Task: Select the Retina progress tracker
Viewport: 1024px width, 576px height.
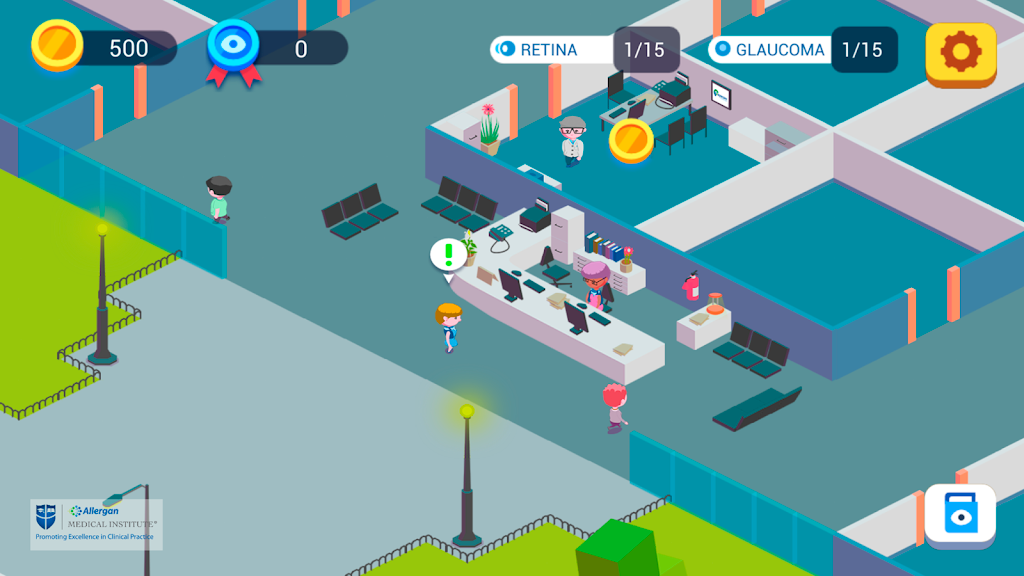Action: (x=584, y=49)
